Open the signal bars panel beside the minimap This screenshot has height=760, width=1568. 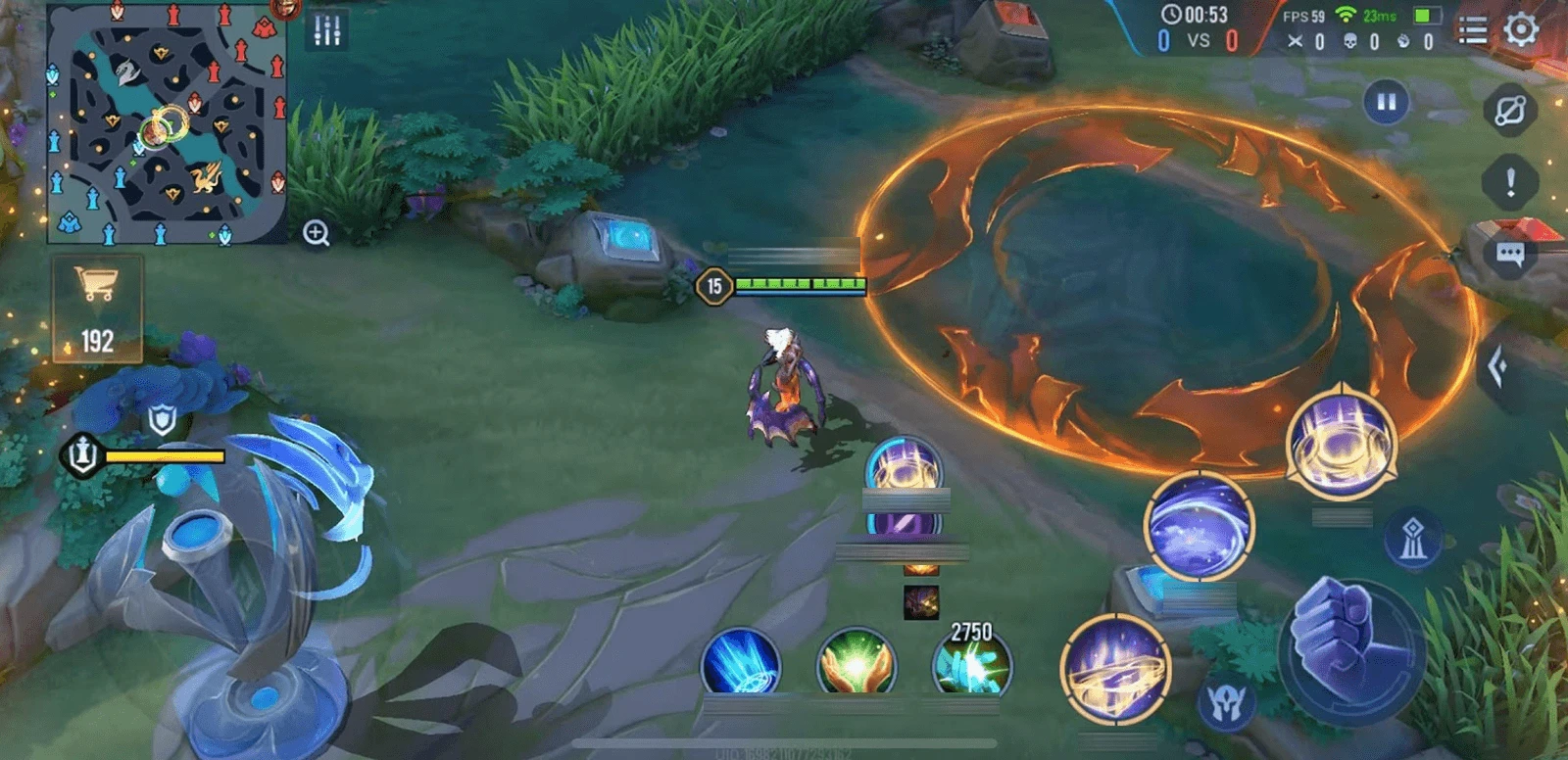327,30
